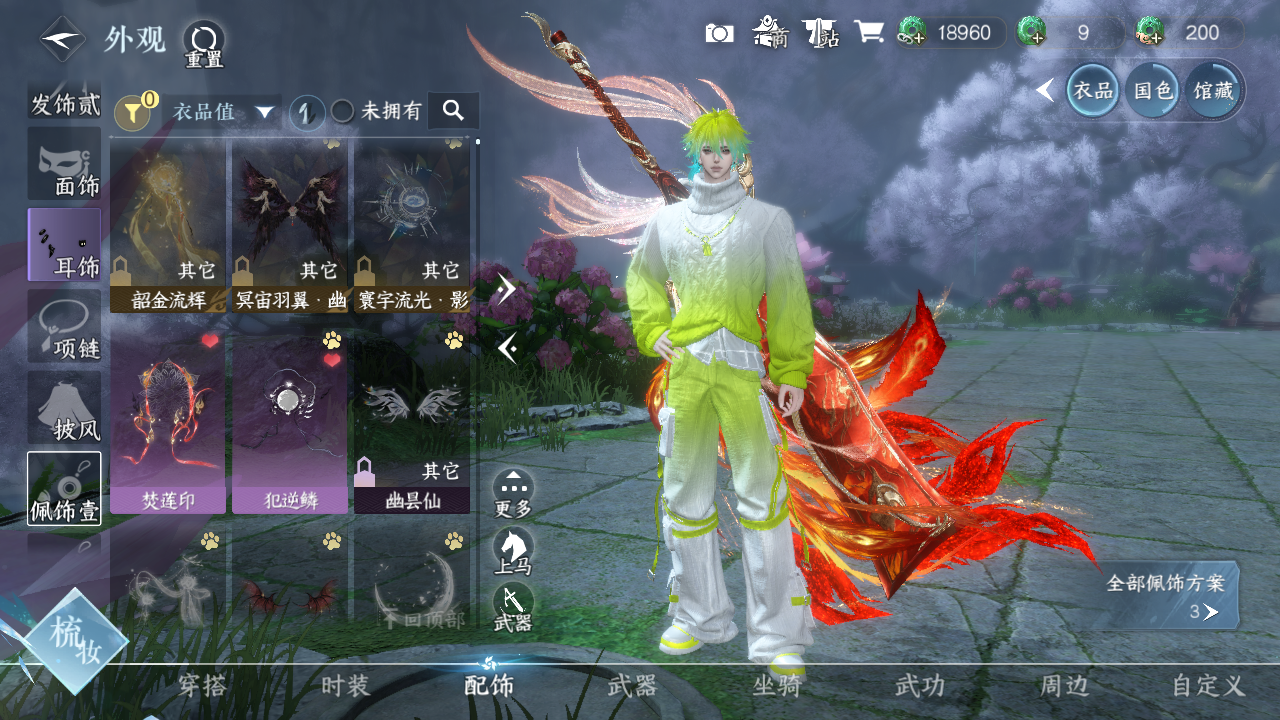Switch to the 项链 category
The width and height of the screenshot is (1280, 720).
(64, 327)
